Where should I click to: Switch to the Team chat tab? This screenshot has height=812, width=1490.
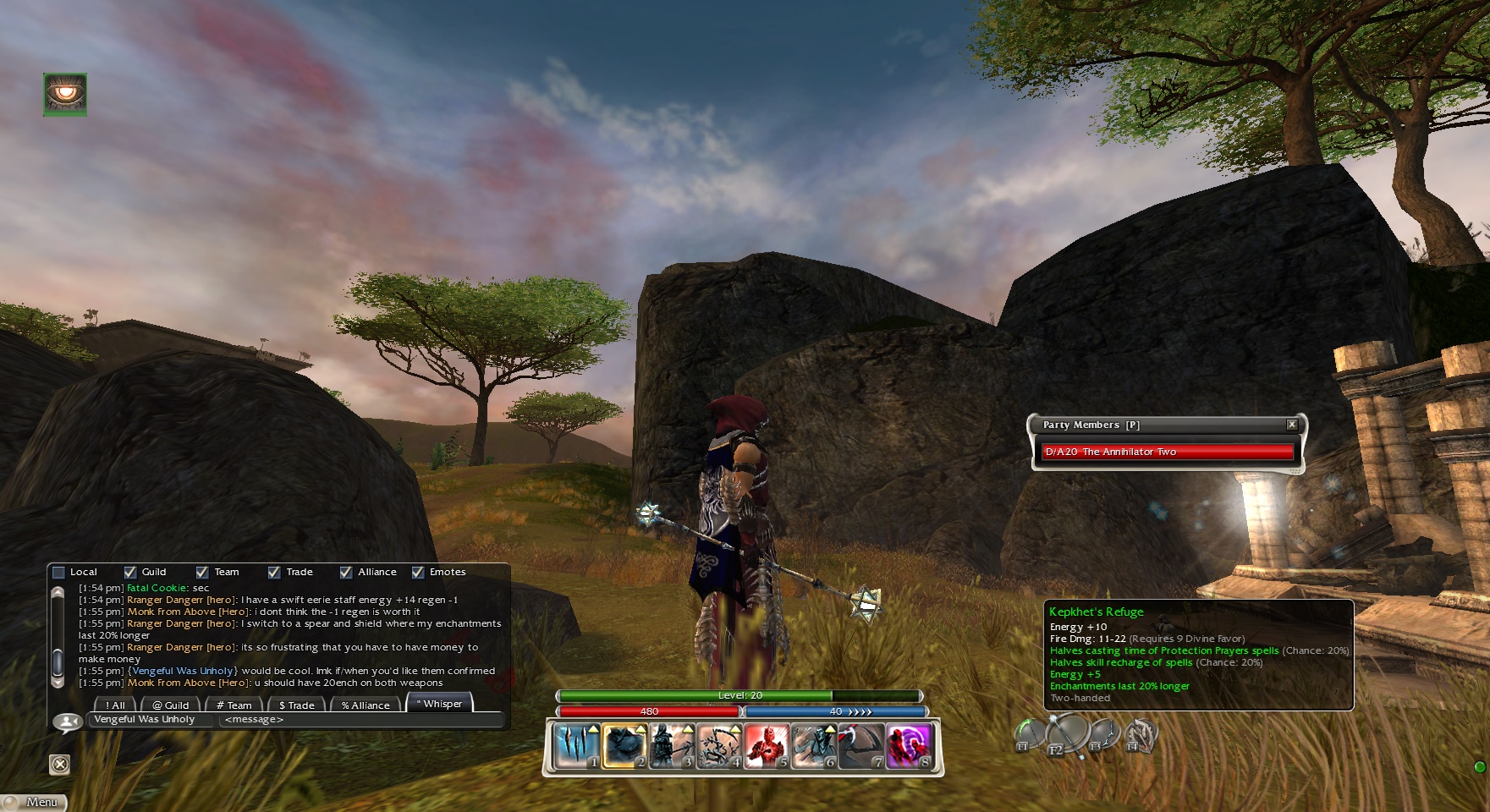click(x=234, y=705)
